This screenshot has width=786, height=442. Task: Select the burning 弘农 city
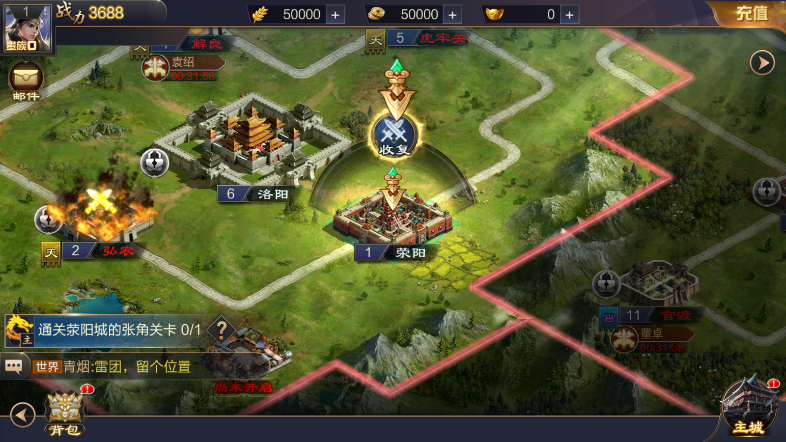pos(97,210)
